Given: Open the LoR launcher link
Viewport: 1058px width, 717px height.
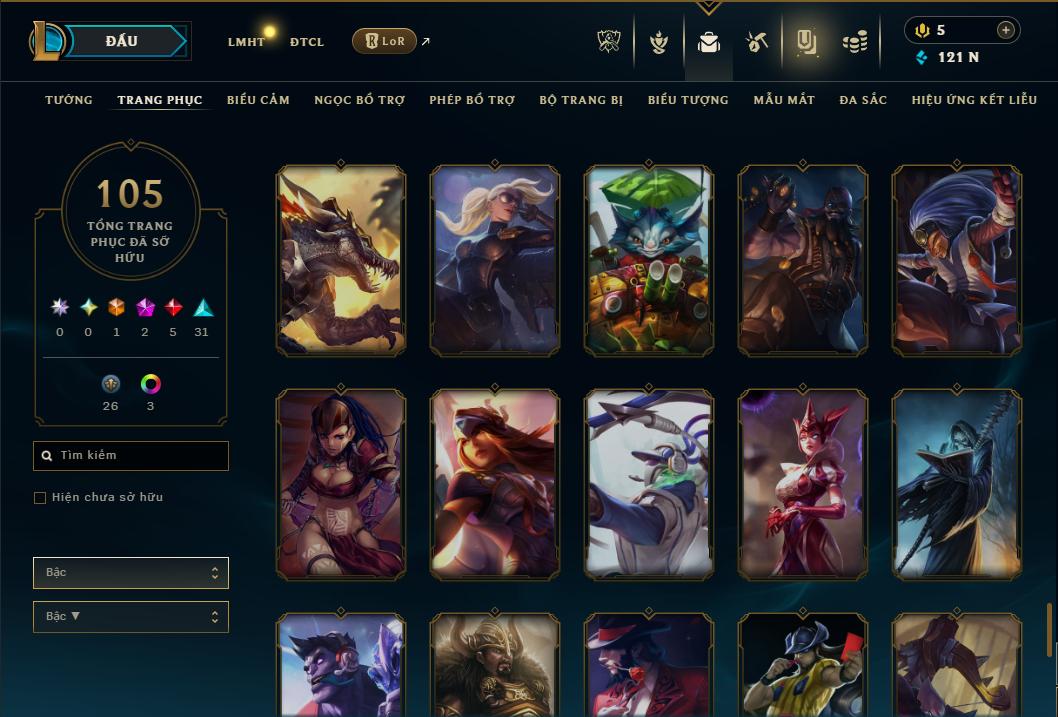Looking at the screenshot, I should tap(385, 41).
